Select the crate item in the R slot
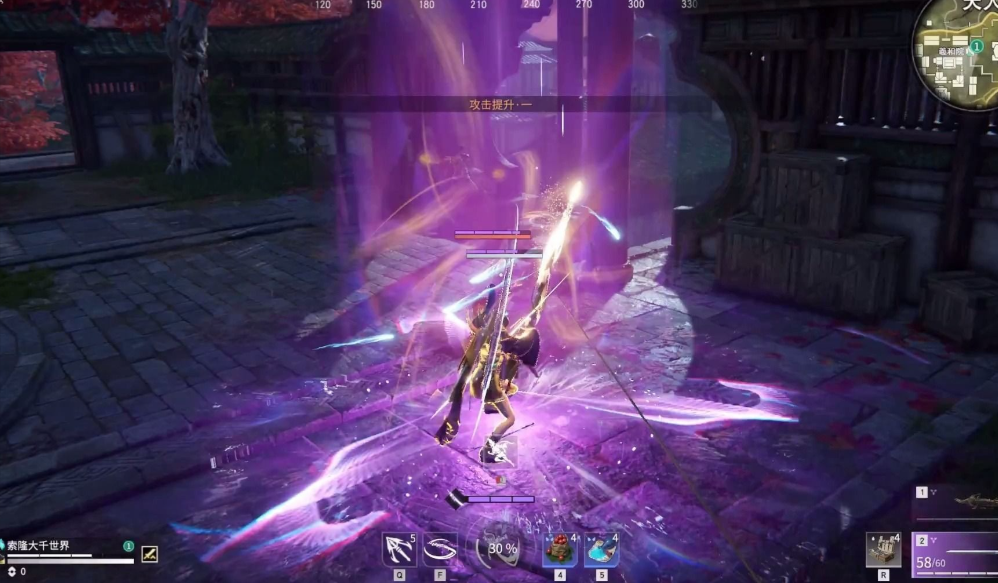Screen dimensions: 998x583 point(883,549)
